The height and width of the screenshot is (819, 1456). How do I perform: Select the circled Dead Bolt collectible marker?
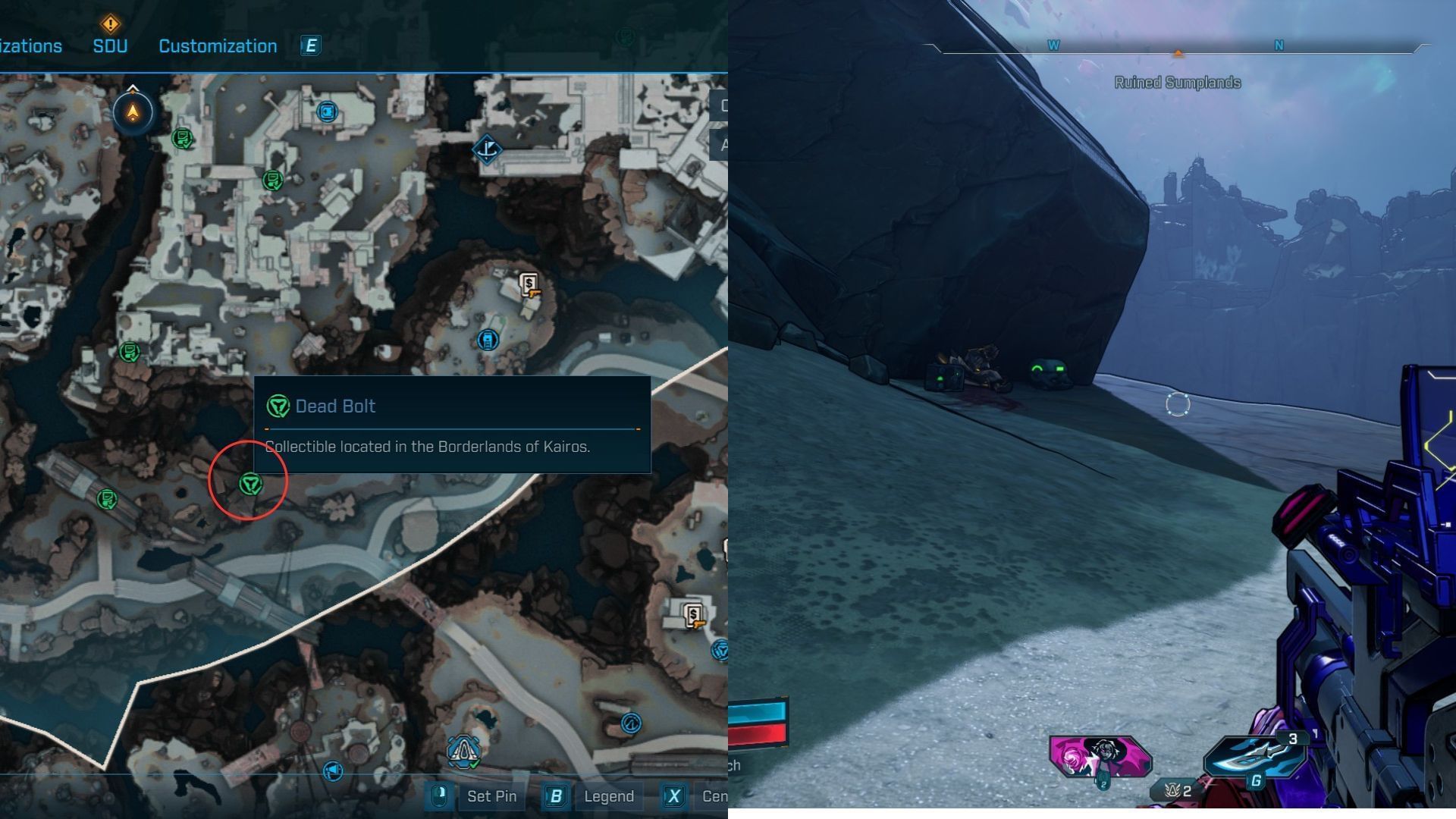(x=250, y=483)
